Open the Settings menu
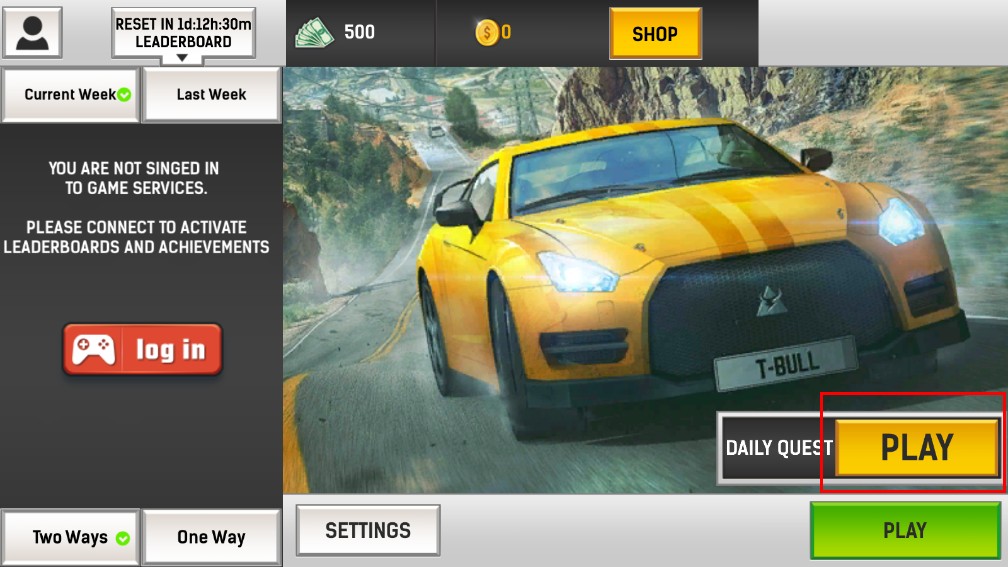The image size is (1008, 567). tap(368, 530)
